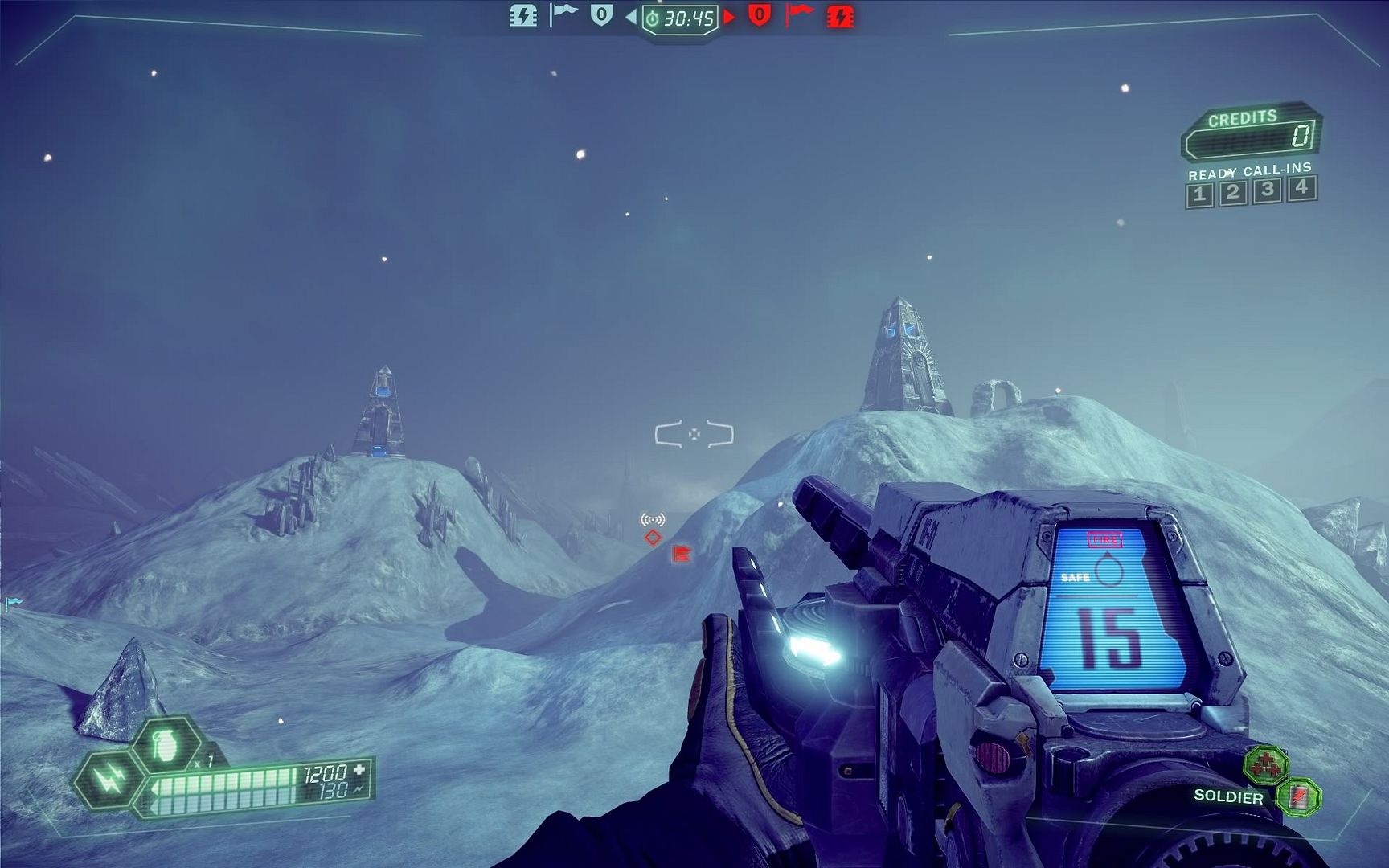Select the red team flag status icon
Screen dimensions: 1389x868
pyautogui.click(x=799, y=14)
